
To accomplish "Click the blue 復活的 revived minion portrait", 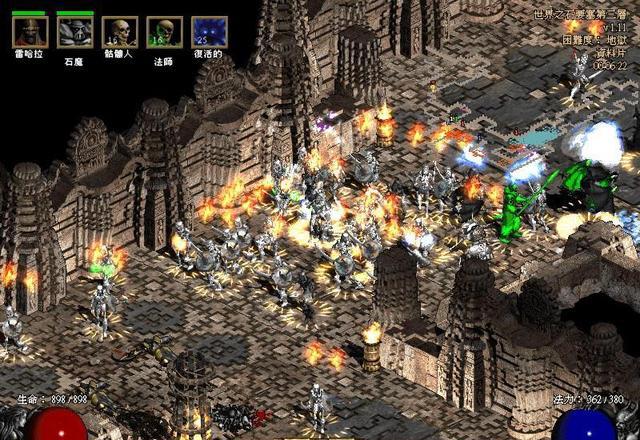I will (209, 32).
